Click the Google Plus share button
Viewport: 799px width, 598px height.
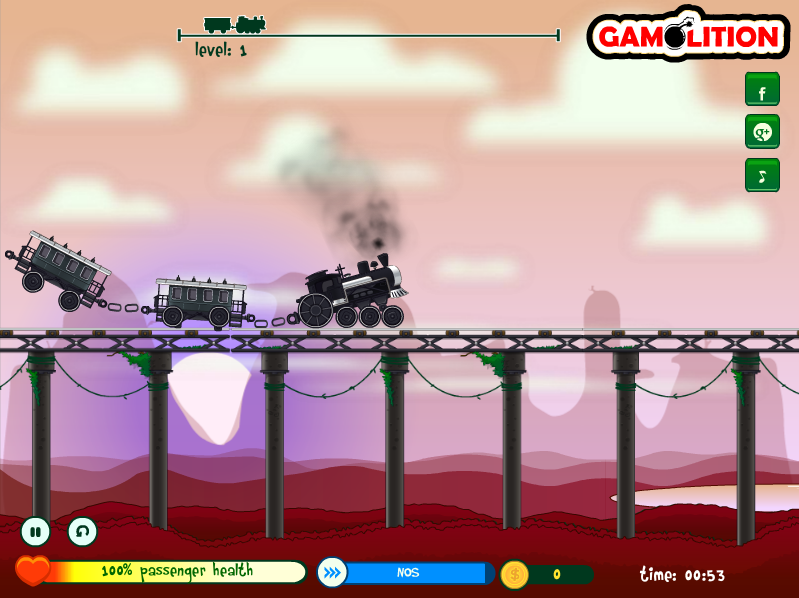pyautogui.click(x=762, y=132)
